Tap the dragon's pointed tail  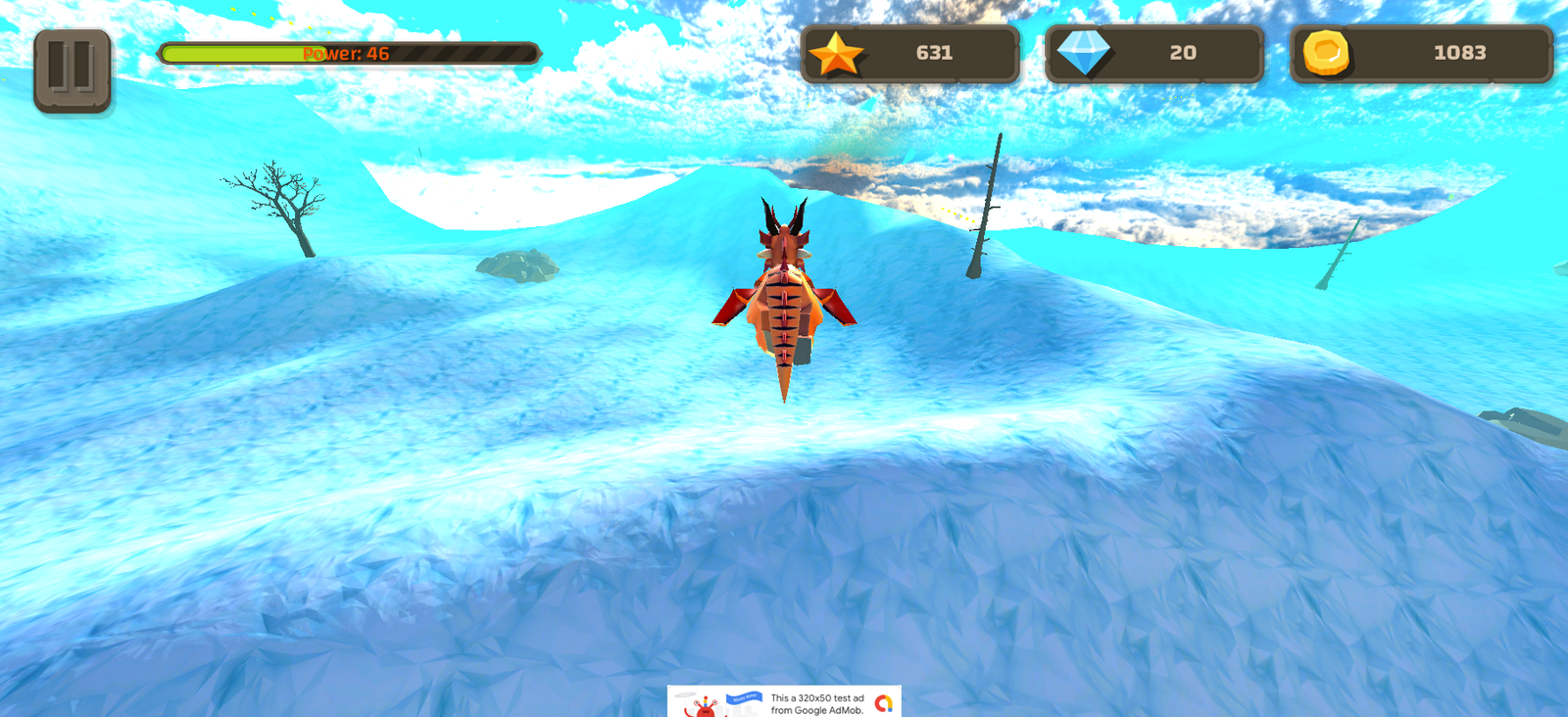tap(787, 392)
